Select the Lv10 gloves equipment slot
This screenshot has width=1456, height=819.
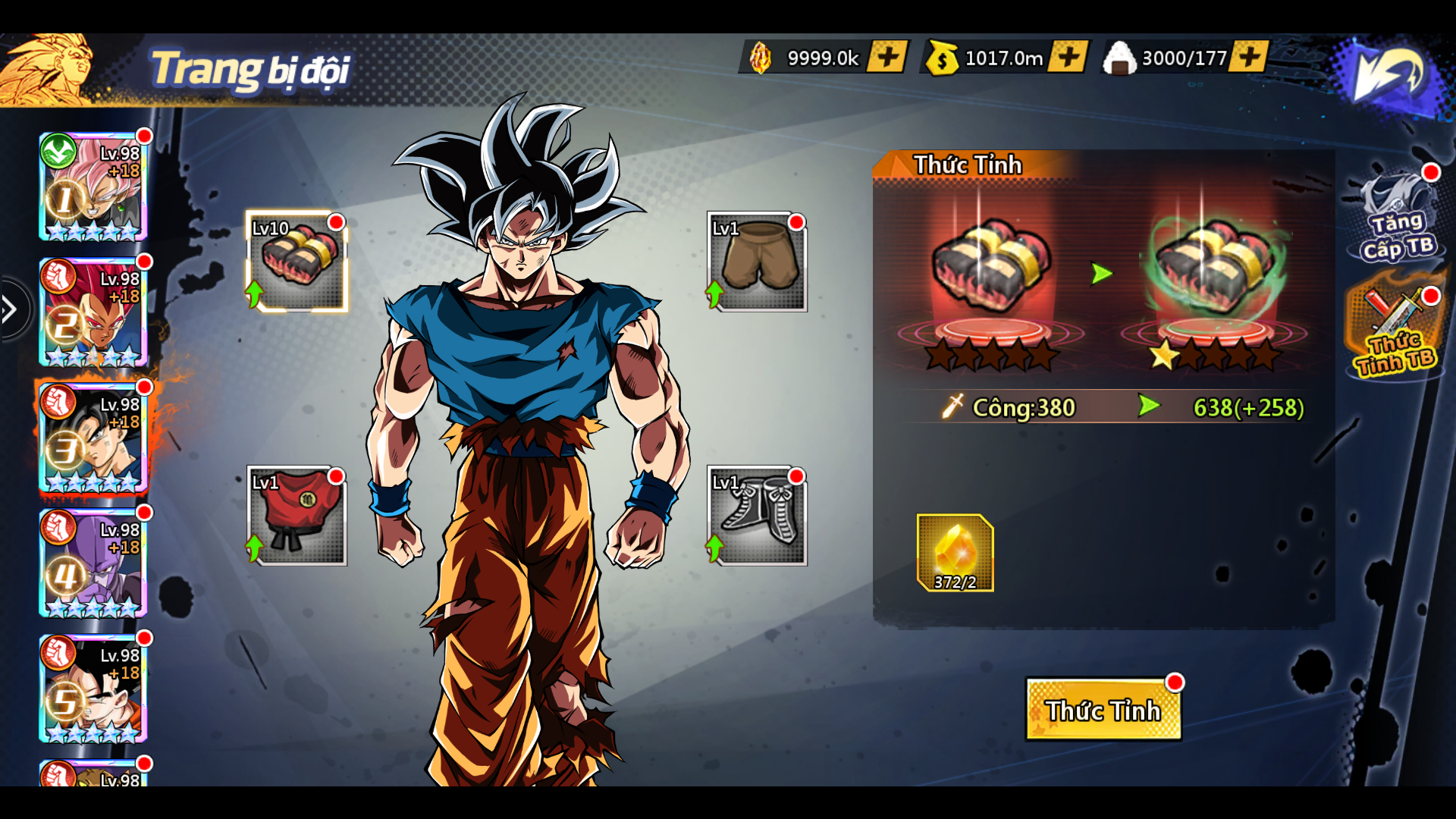pos(297,262)
